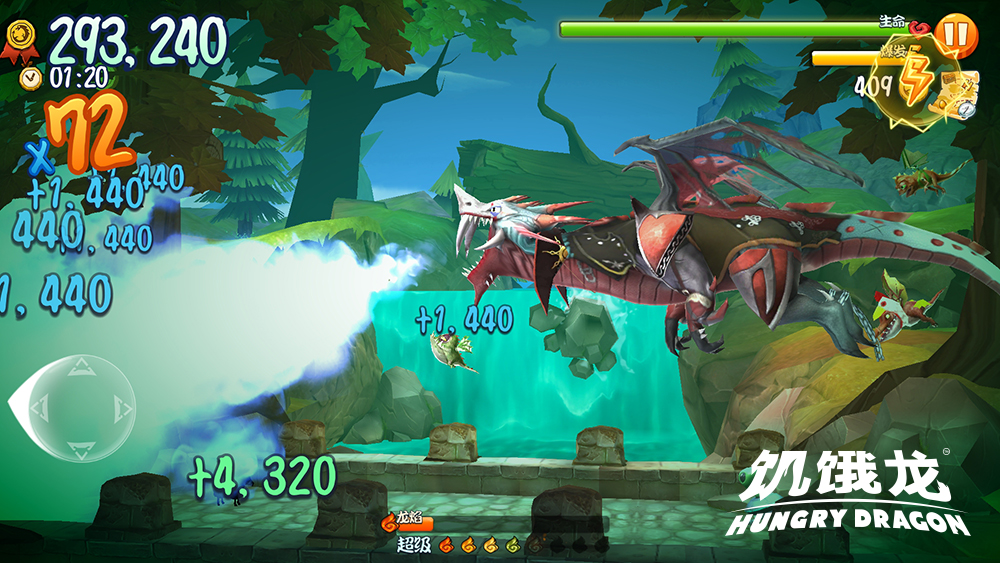Tap the right arrow on the virtual joystick
Viewport: 1000px width, 563px height.
tap(122, 407)
